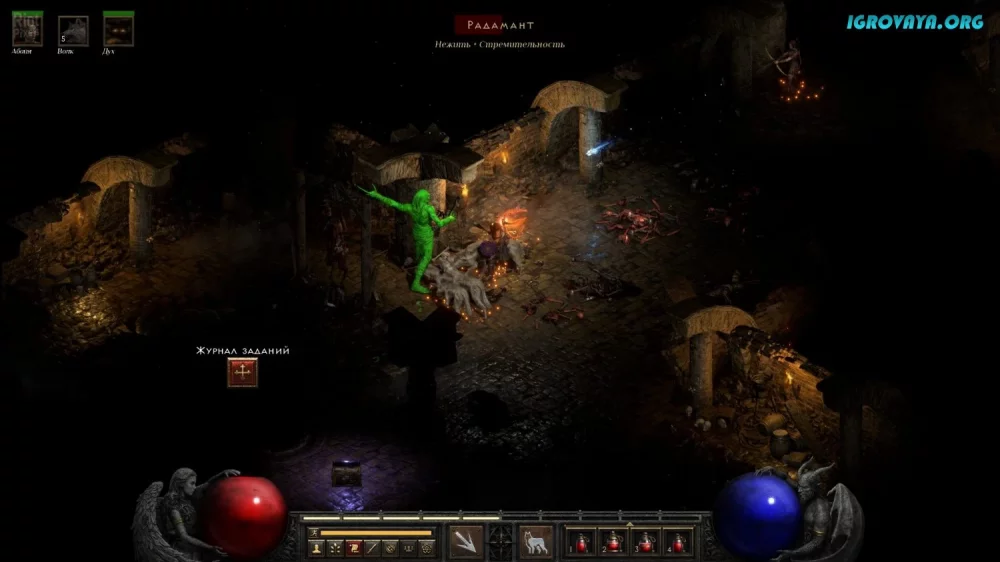The image size is (1000, 562).
Task: Select the wolf summon right skill icon
Action: pyautogui.click(x=536, y=541)
